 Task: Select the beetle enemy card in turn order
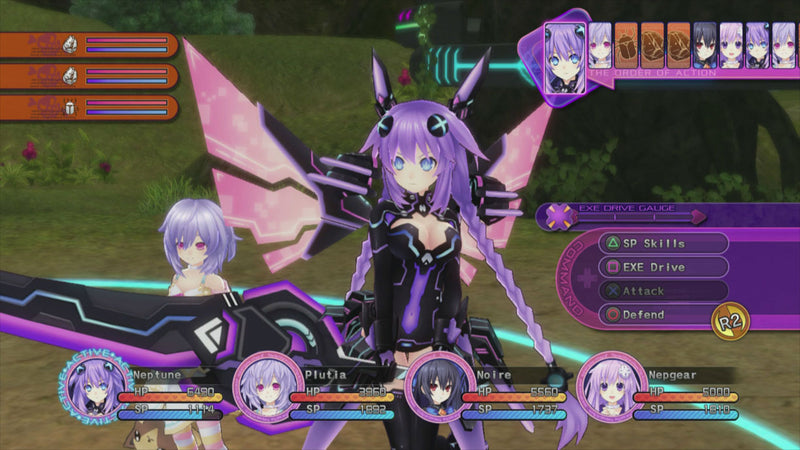627,45
